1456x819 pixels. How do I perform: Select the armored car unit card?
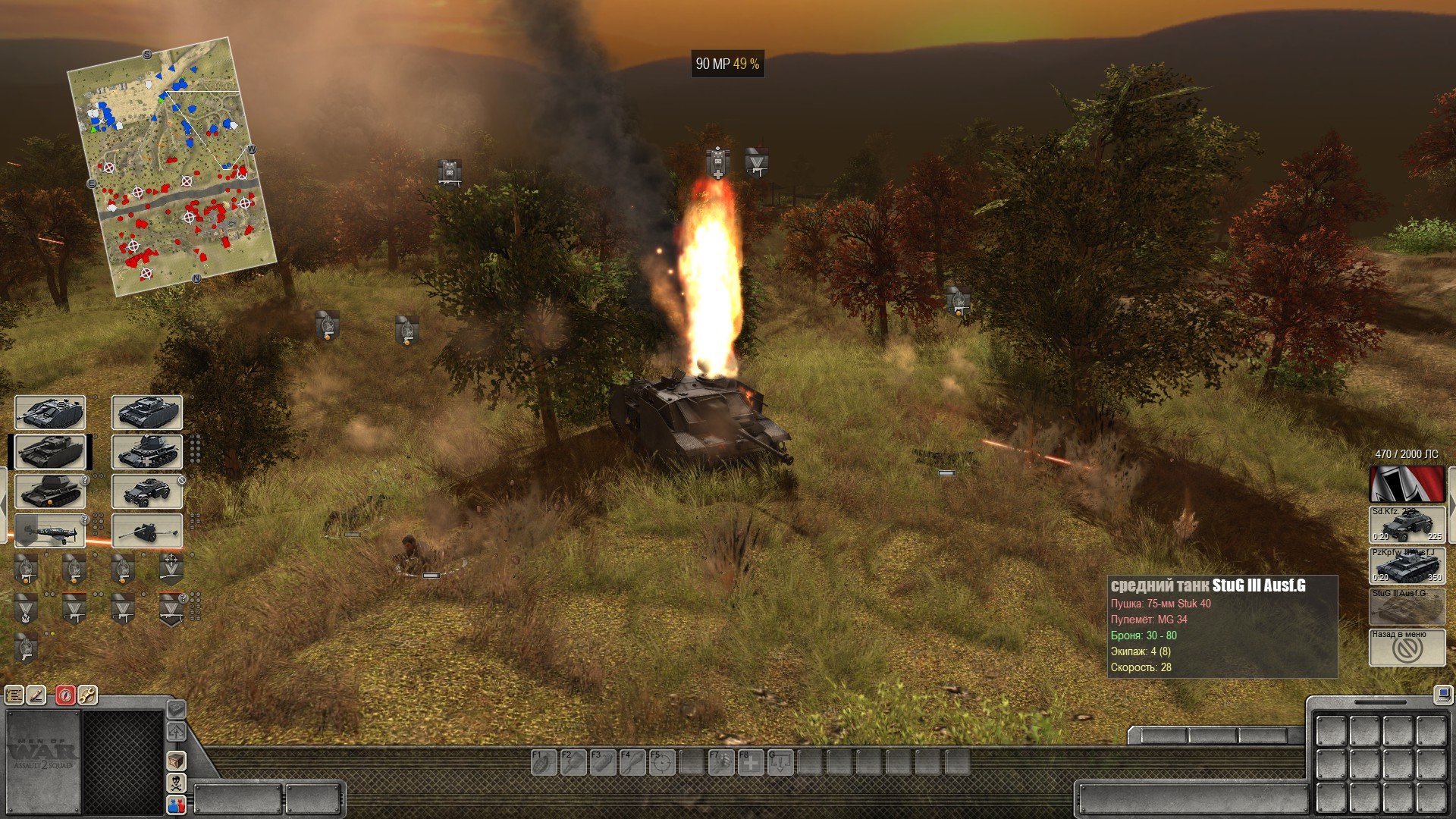tap(147, 492)
